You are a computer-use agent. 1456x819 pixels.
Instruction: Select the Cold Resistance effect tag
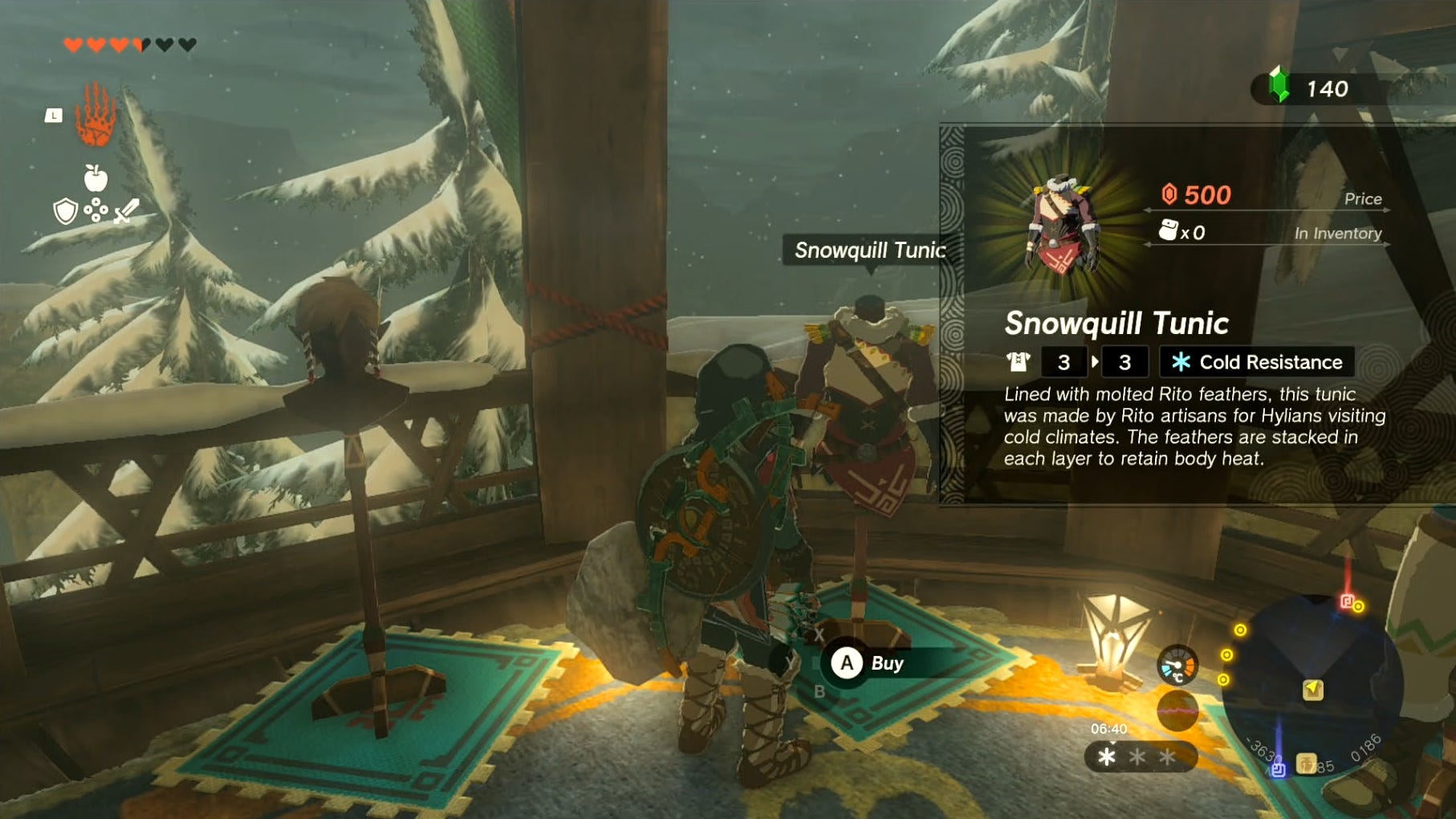click(x=1257, y=362)
